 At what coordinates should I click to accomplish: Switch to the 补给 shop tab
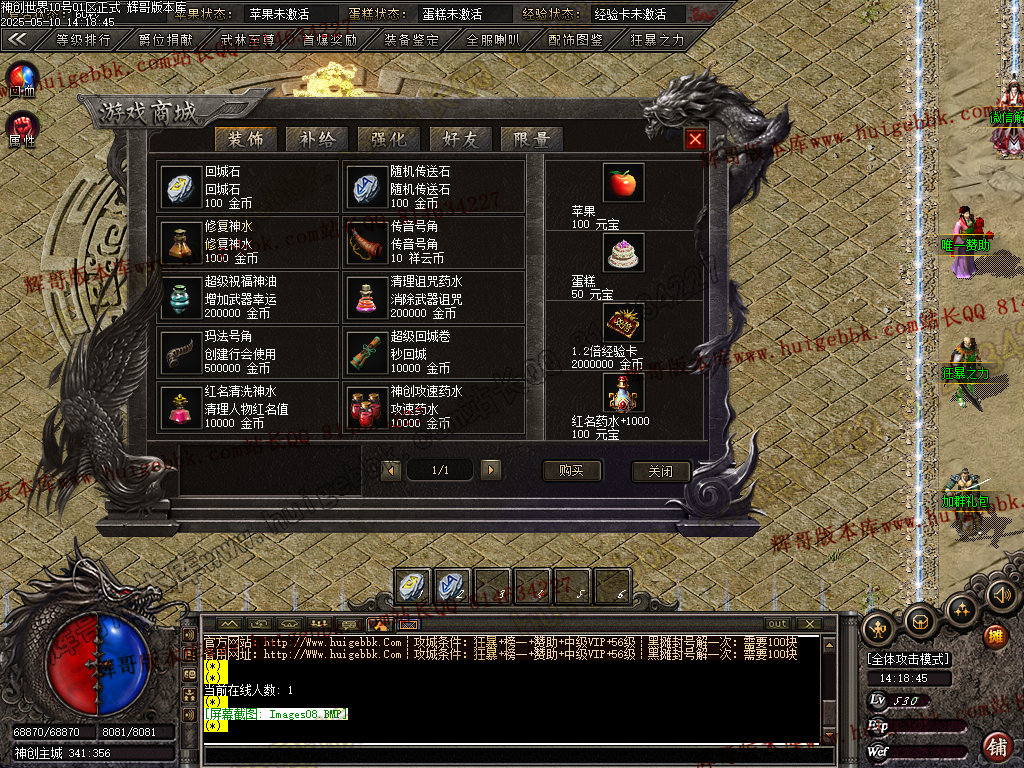[317, 139]
